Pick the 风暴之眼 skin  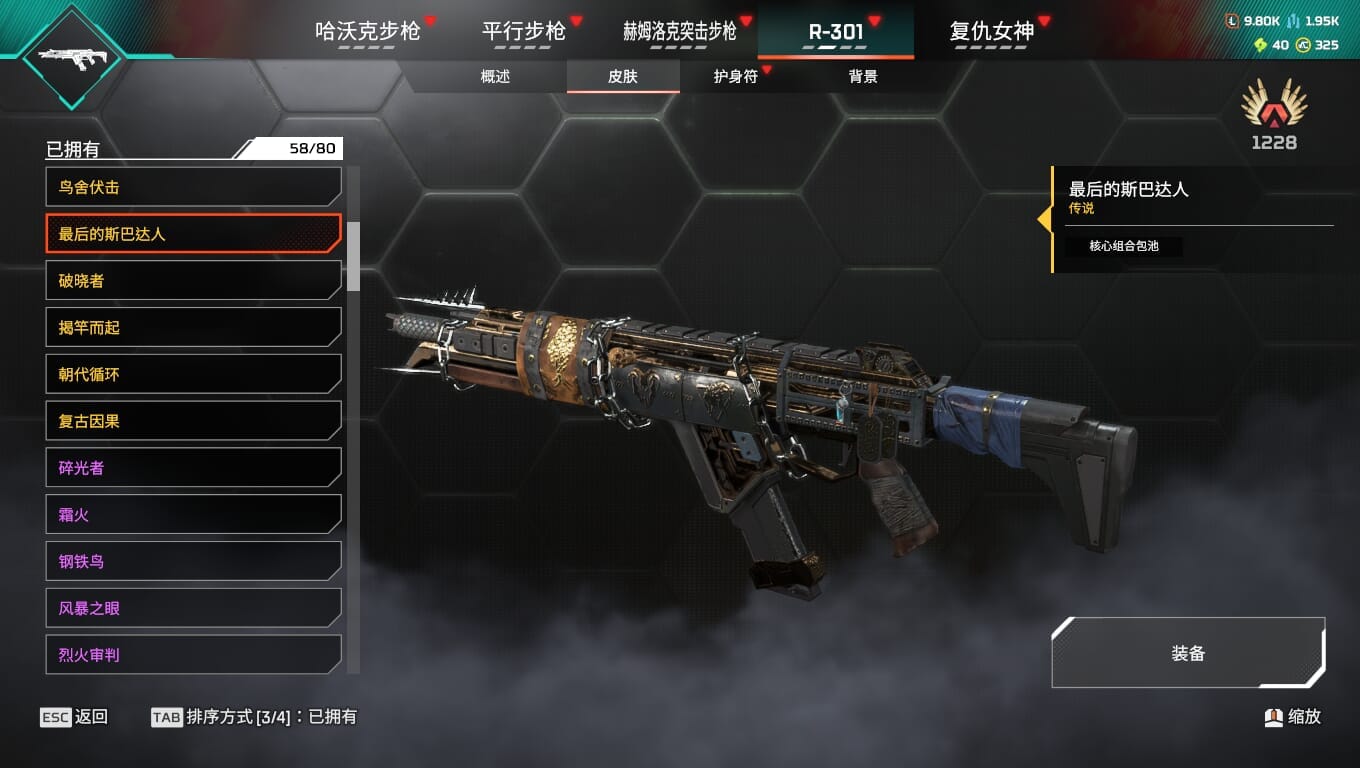click(193, 608)
